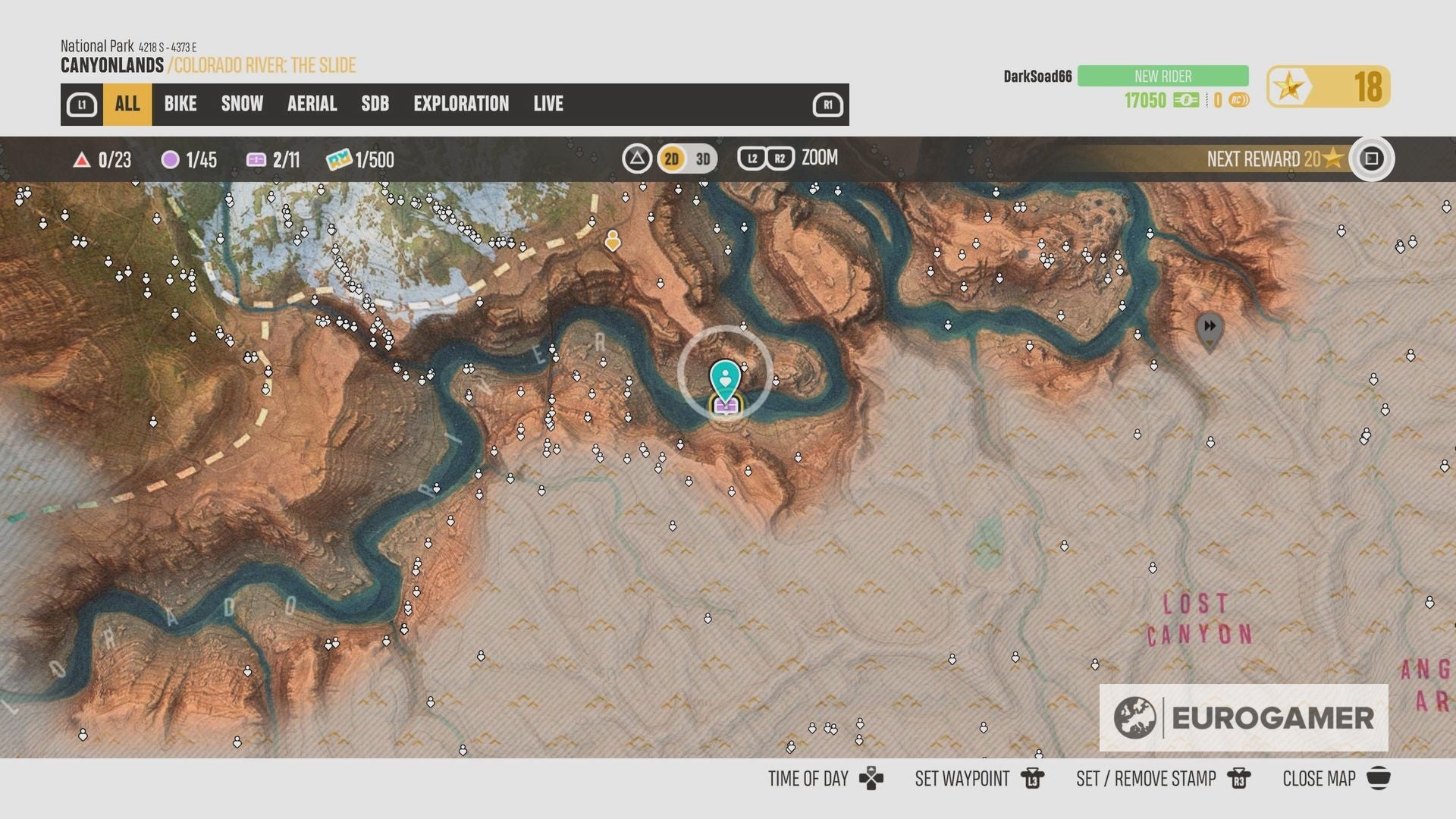The width and height of the screenshot is (1456, 819).
Task: Select the SNOW category tab
Action: (241, 104)
